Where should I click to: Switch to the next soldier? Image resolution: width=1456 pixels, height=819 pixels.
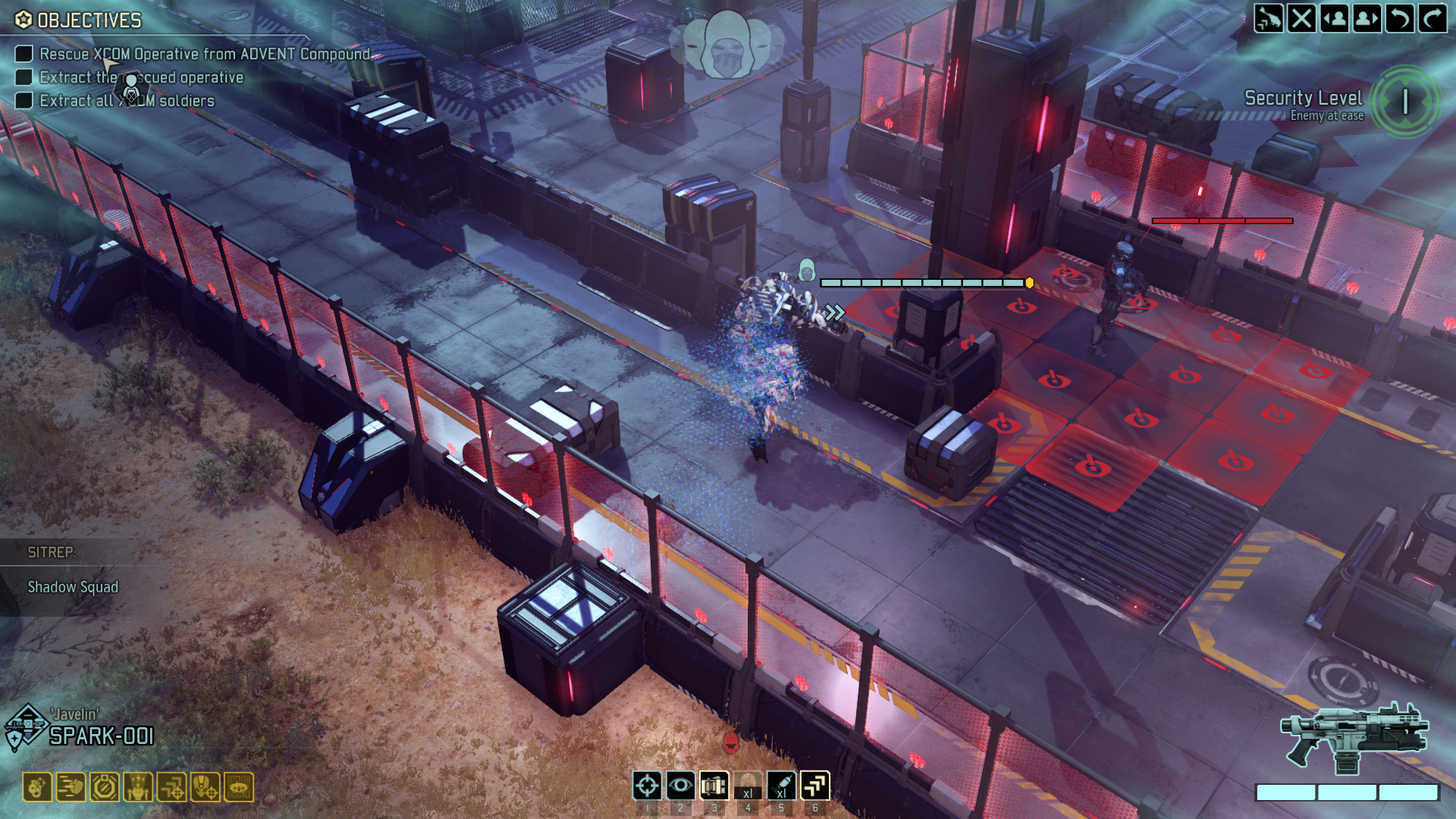1367,18
